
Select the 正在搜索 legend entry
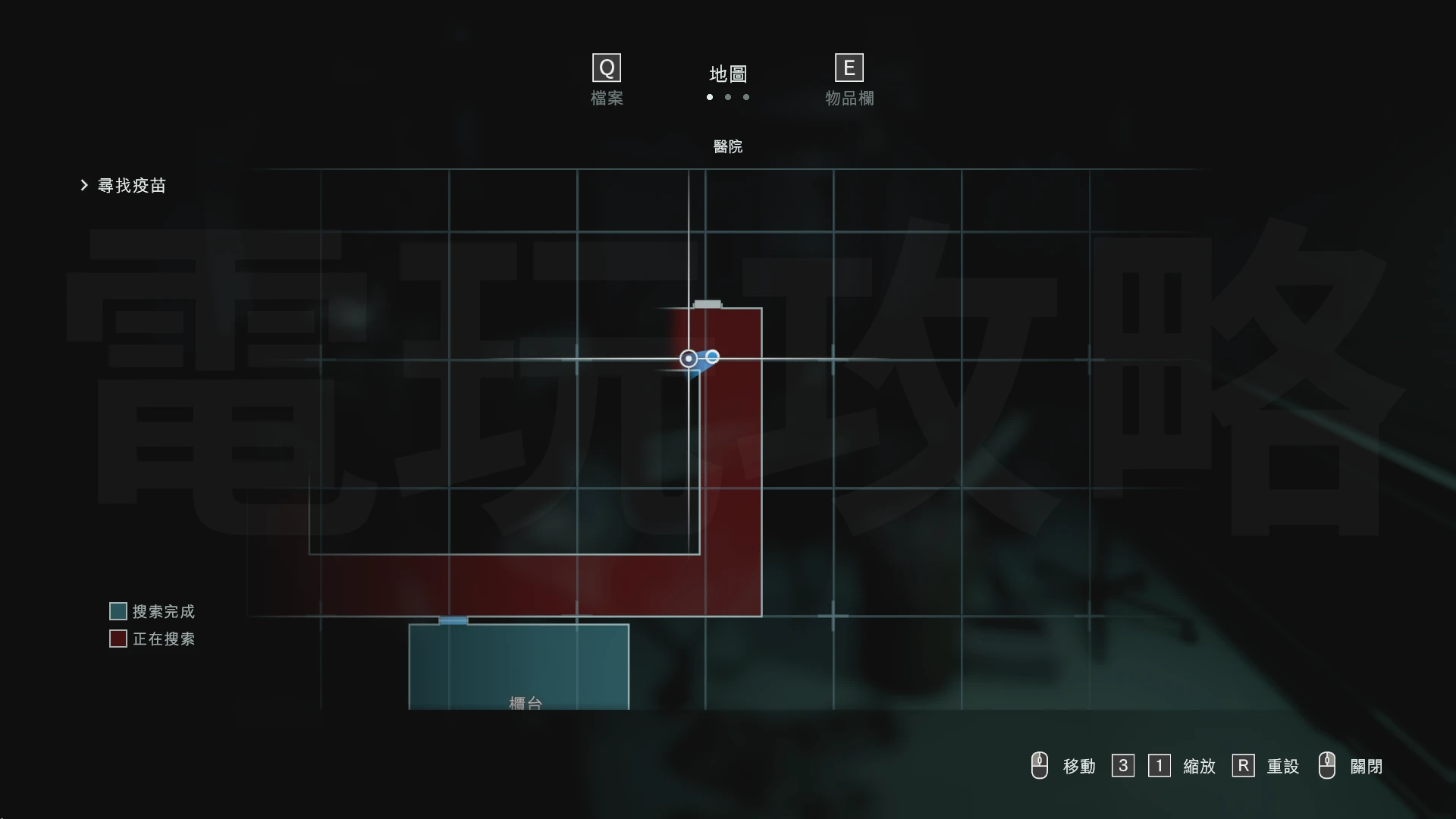[152, 639]
